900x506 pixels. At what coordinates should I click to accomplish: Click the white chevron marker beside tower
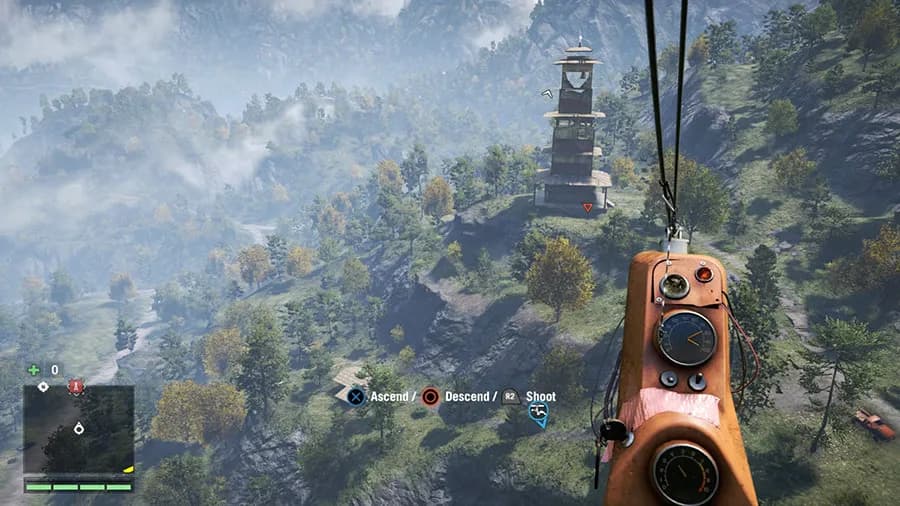(x=545, y=92)
